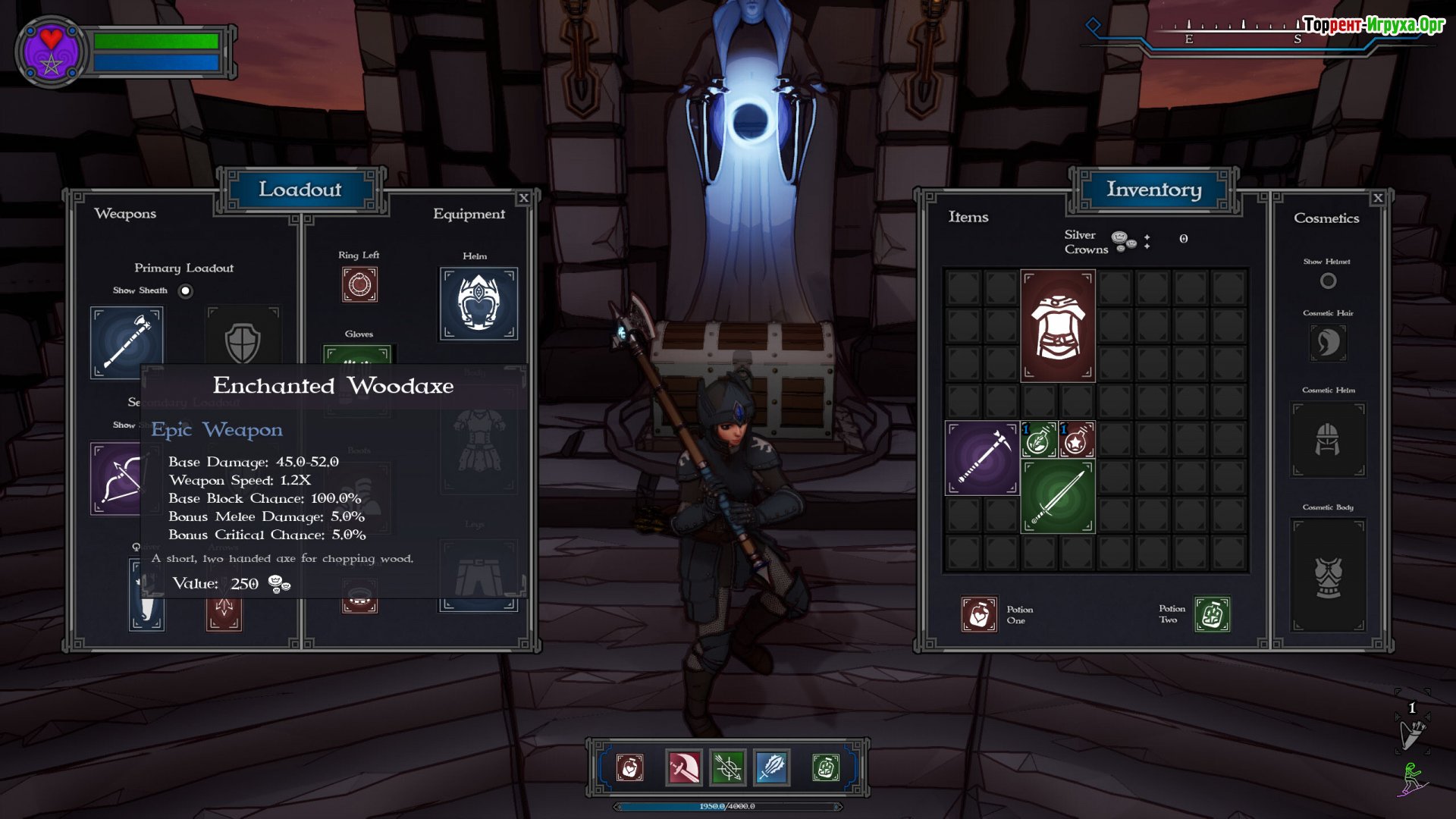1456x819 pixels.
Task: Select the equipped Enchanted Woodaxe primary weapon slot
Action: [127, 342]
